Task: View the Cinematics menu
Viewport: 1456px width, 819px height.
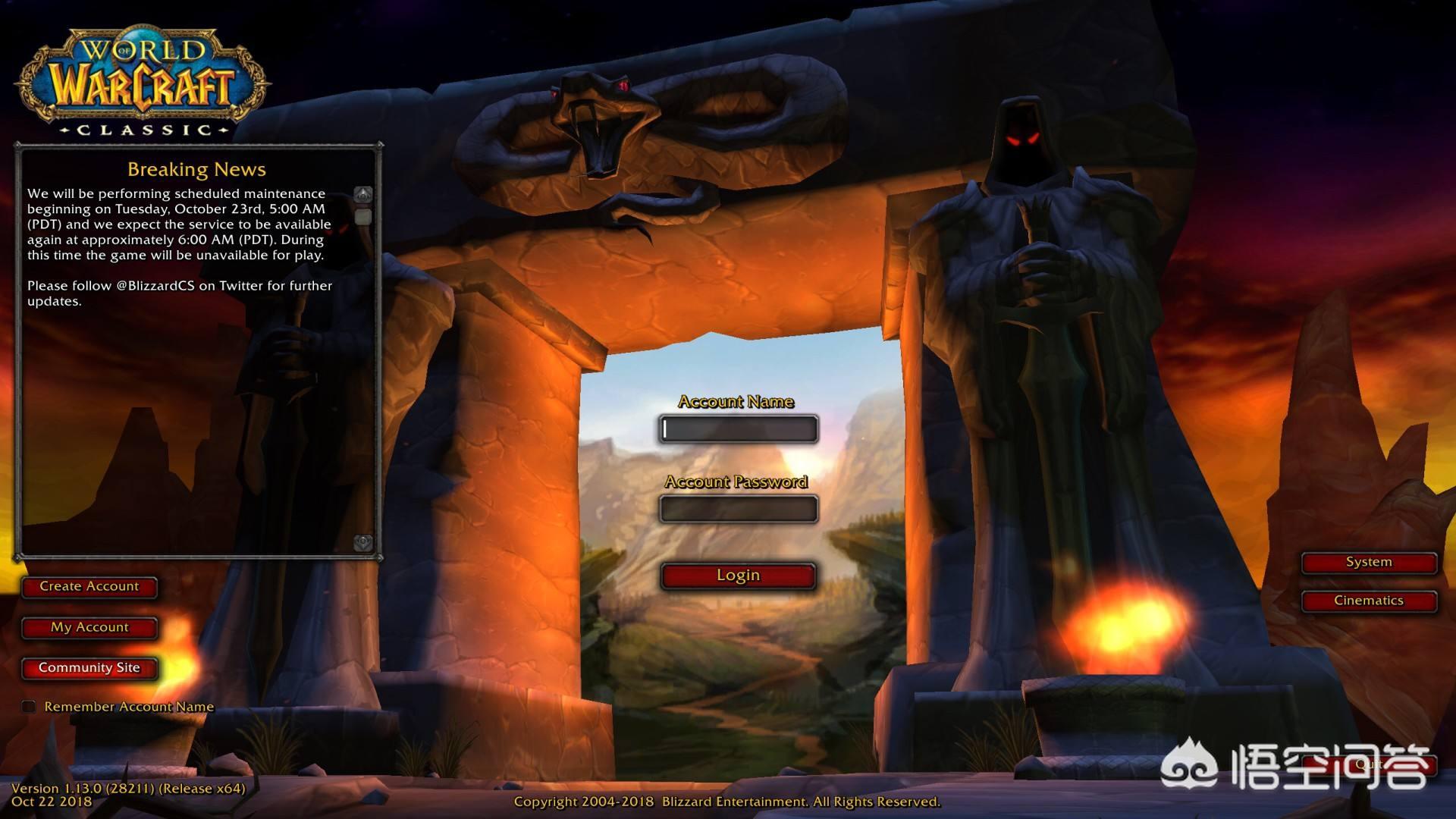Action: click(x=1369, y=601)
